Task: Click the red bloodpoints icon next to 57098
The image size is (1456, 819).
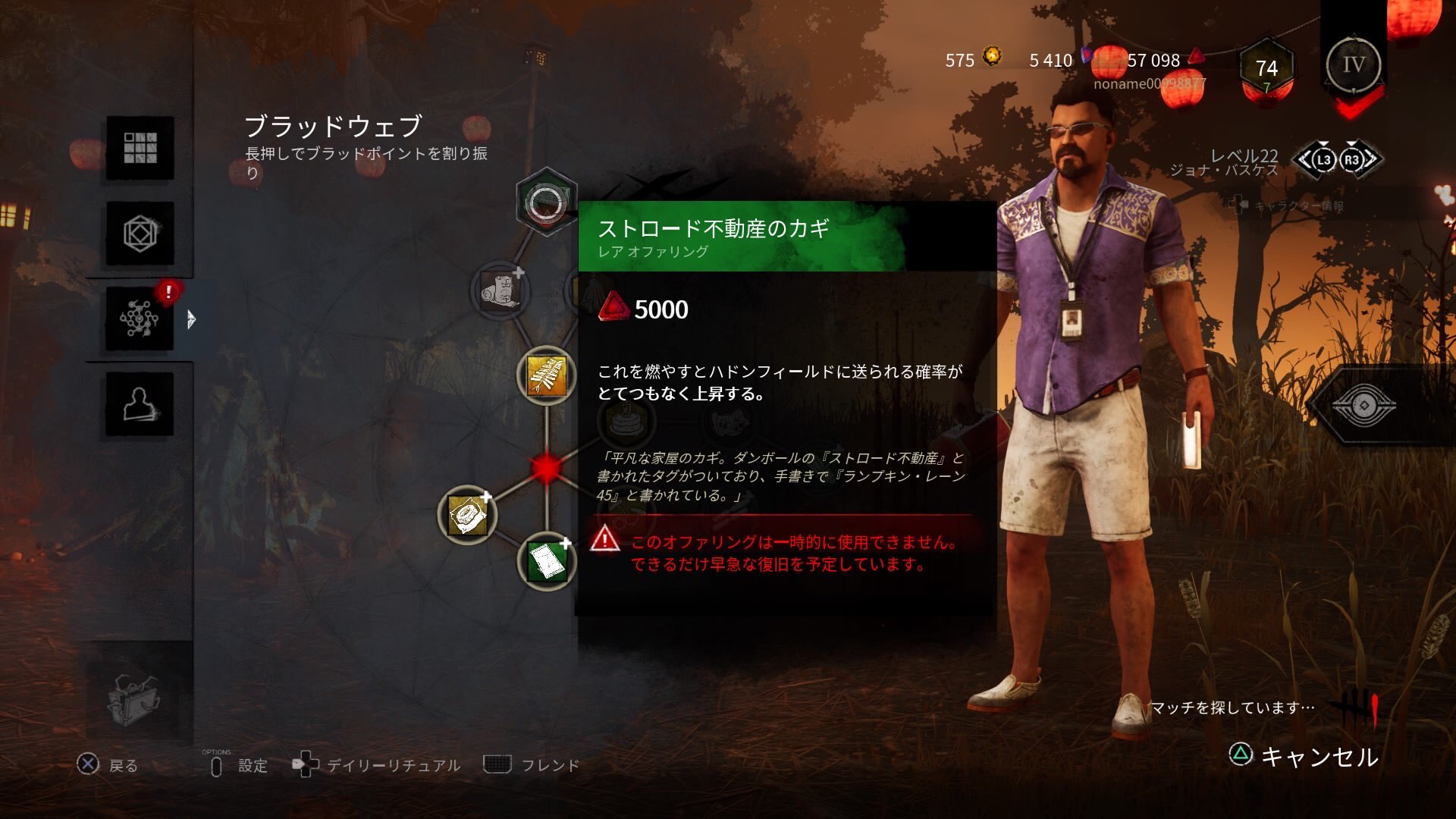Action: tap(1196, 55)
